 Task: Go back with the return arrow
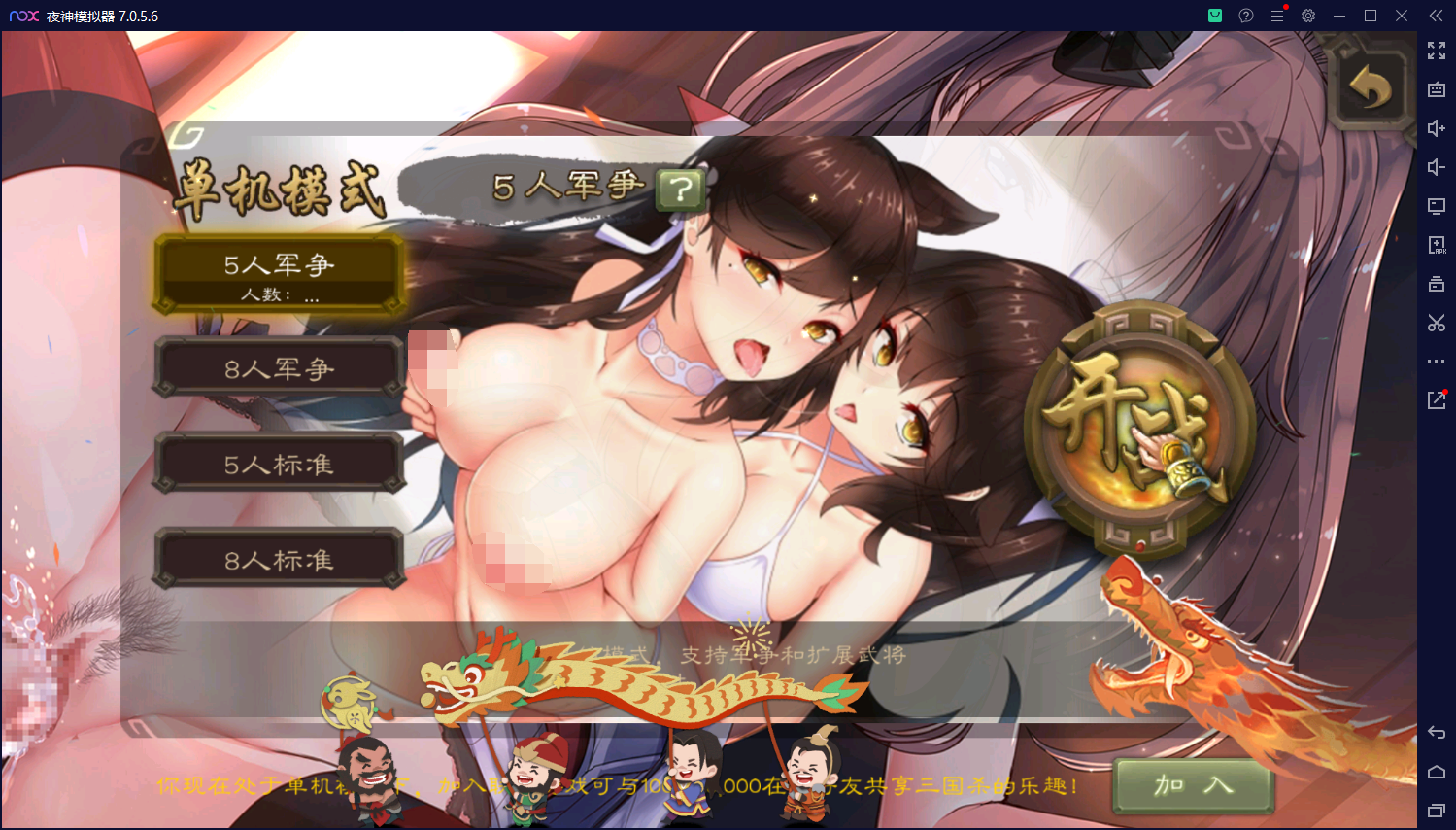1371,89
